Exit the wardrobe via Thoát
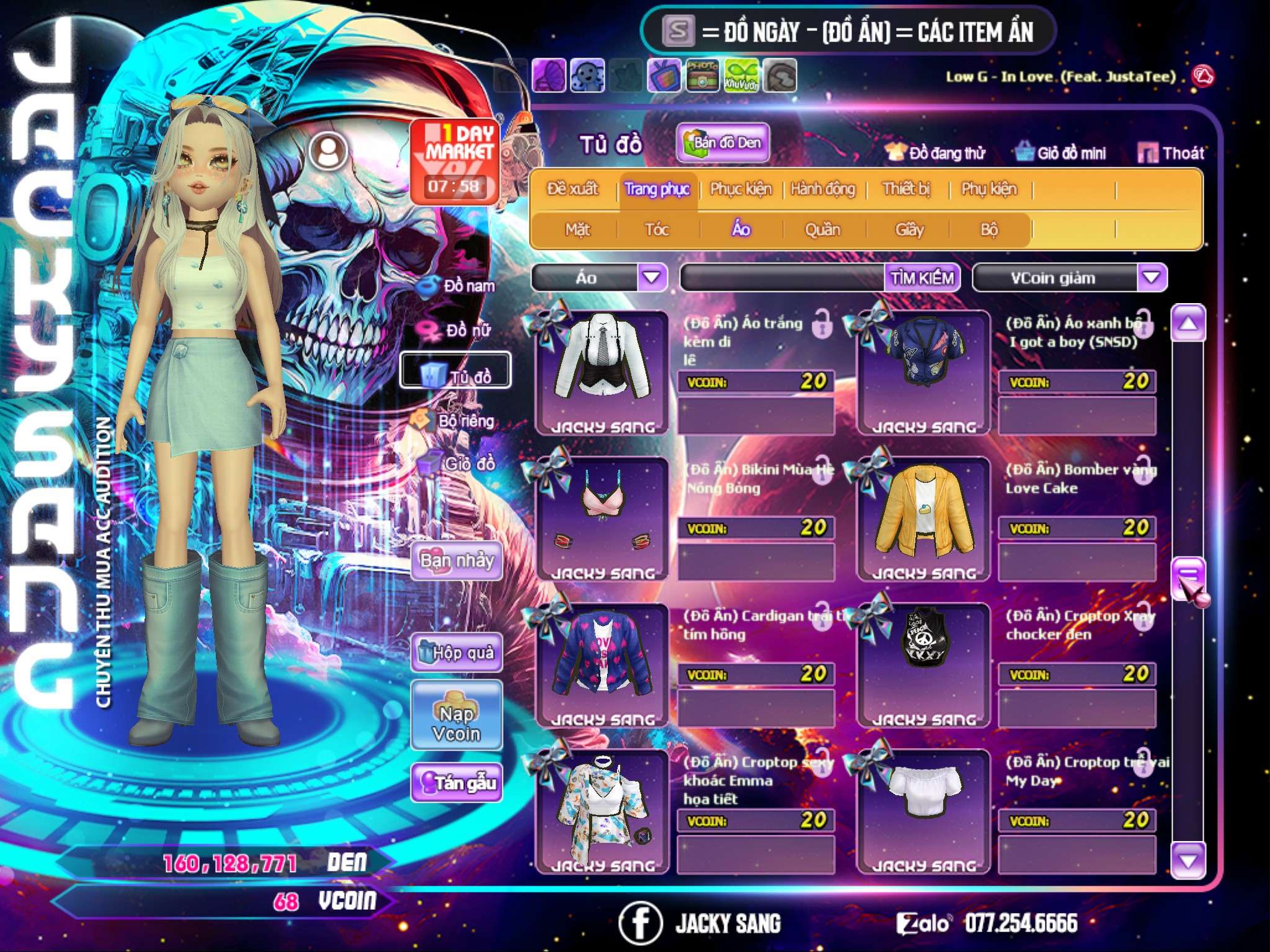 click(x=1172, y=153)
